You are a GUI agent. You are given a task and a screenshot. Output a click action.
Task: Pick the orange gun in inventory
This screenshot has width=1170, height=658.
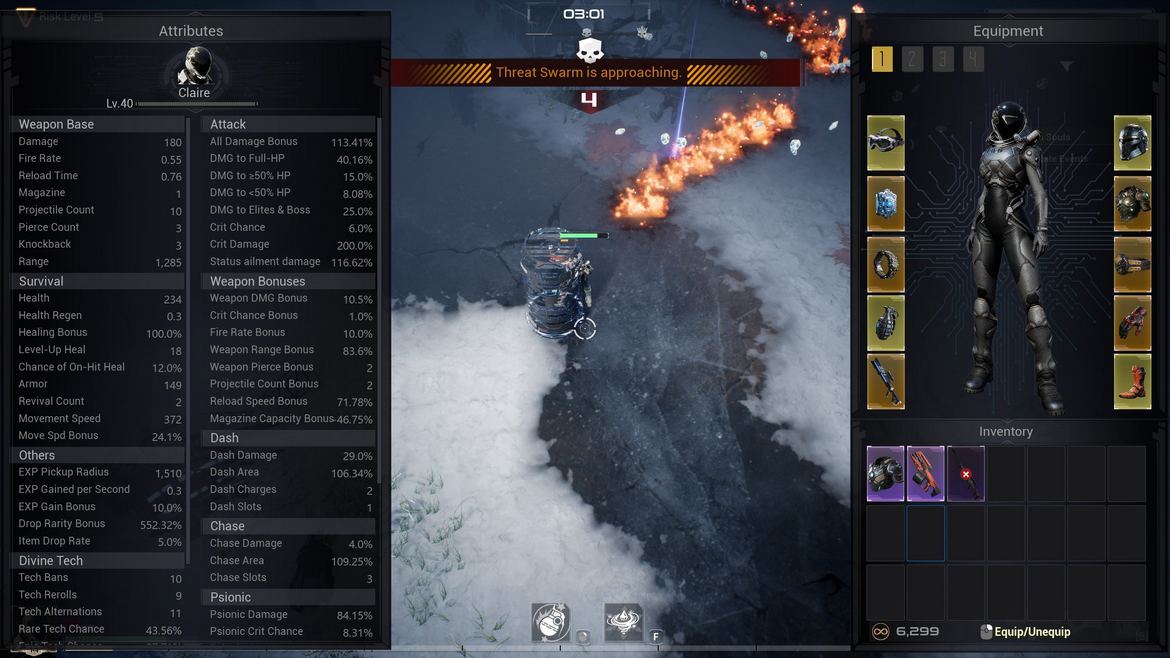[x=925, y=473]
